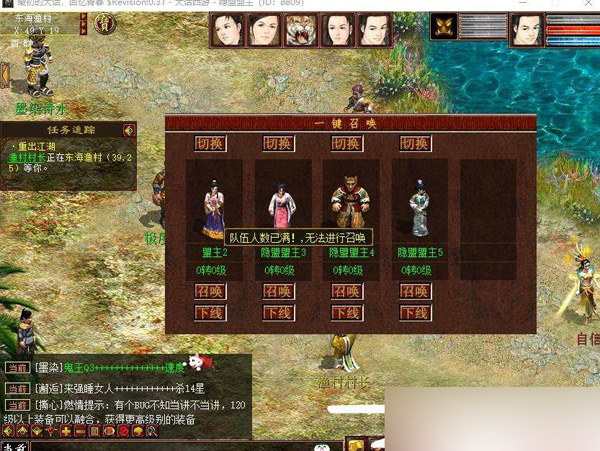Take 盟主2 offline with 下线

(x=210, y=312)
